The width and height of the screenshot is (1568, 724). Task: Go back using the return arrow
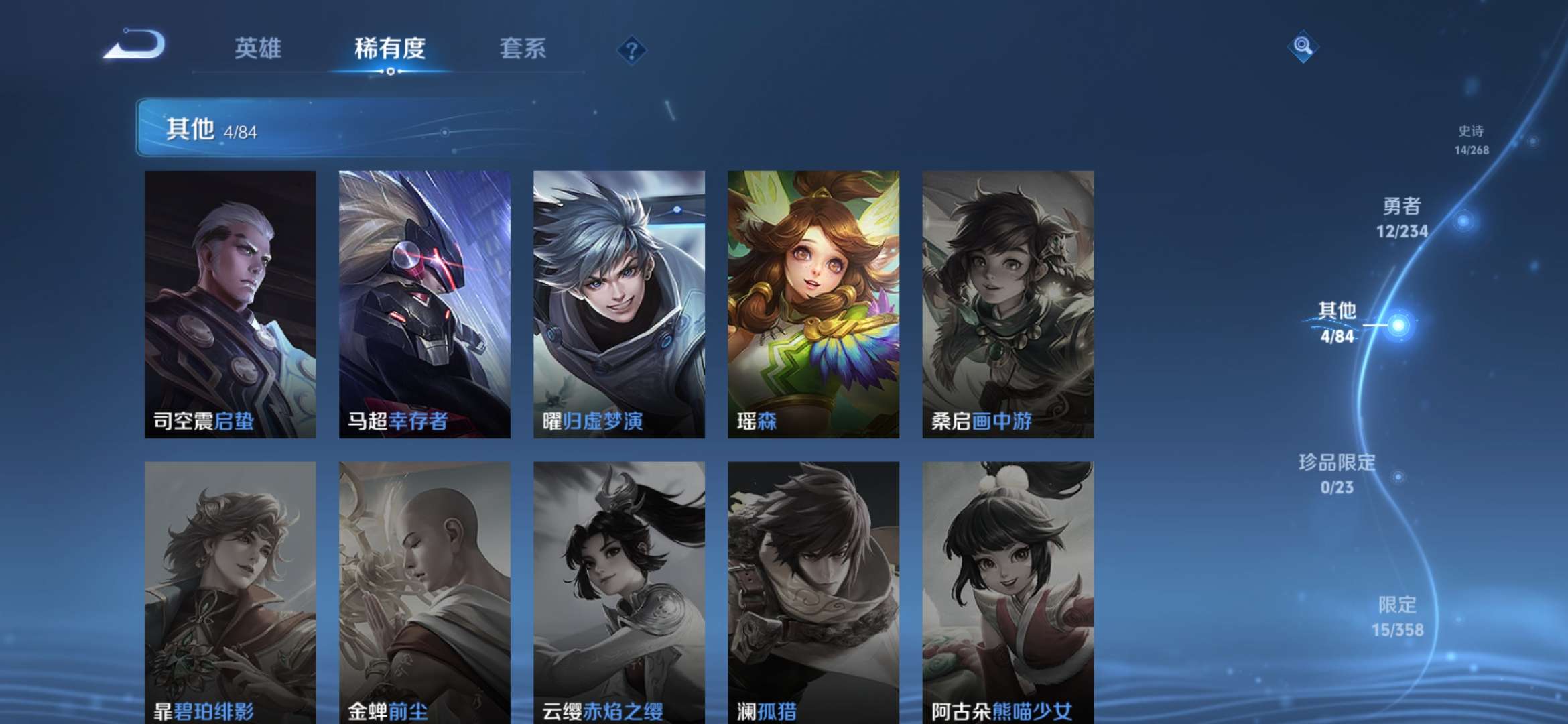click(x=135, y=45)
